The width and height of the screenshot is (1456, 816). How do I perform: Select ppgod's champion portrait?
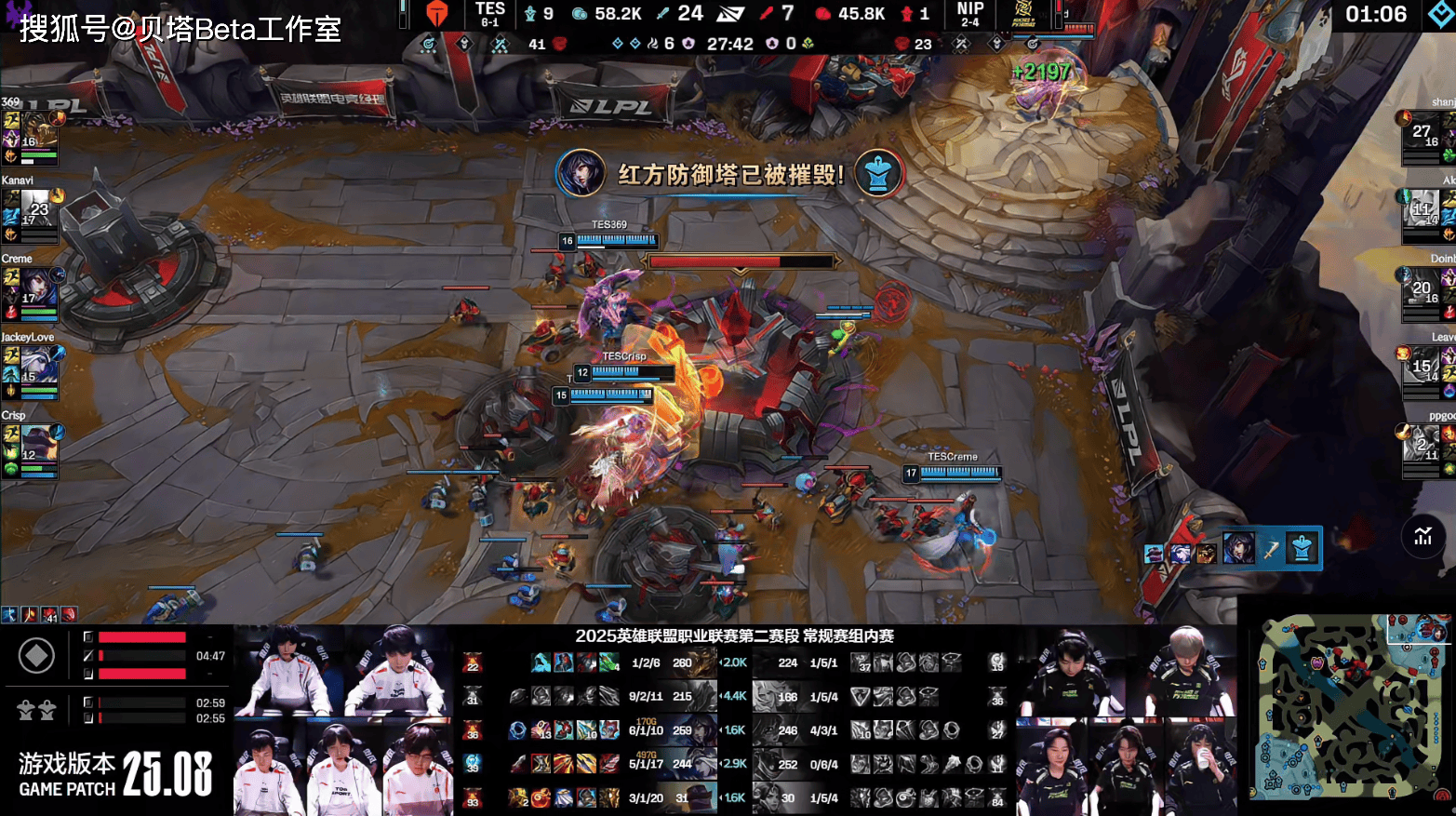click(1422, 446)
